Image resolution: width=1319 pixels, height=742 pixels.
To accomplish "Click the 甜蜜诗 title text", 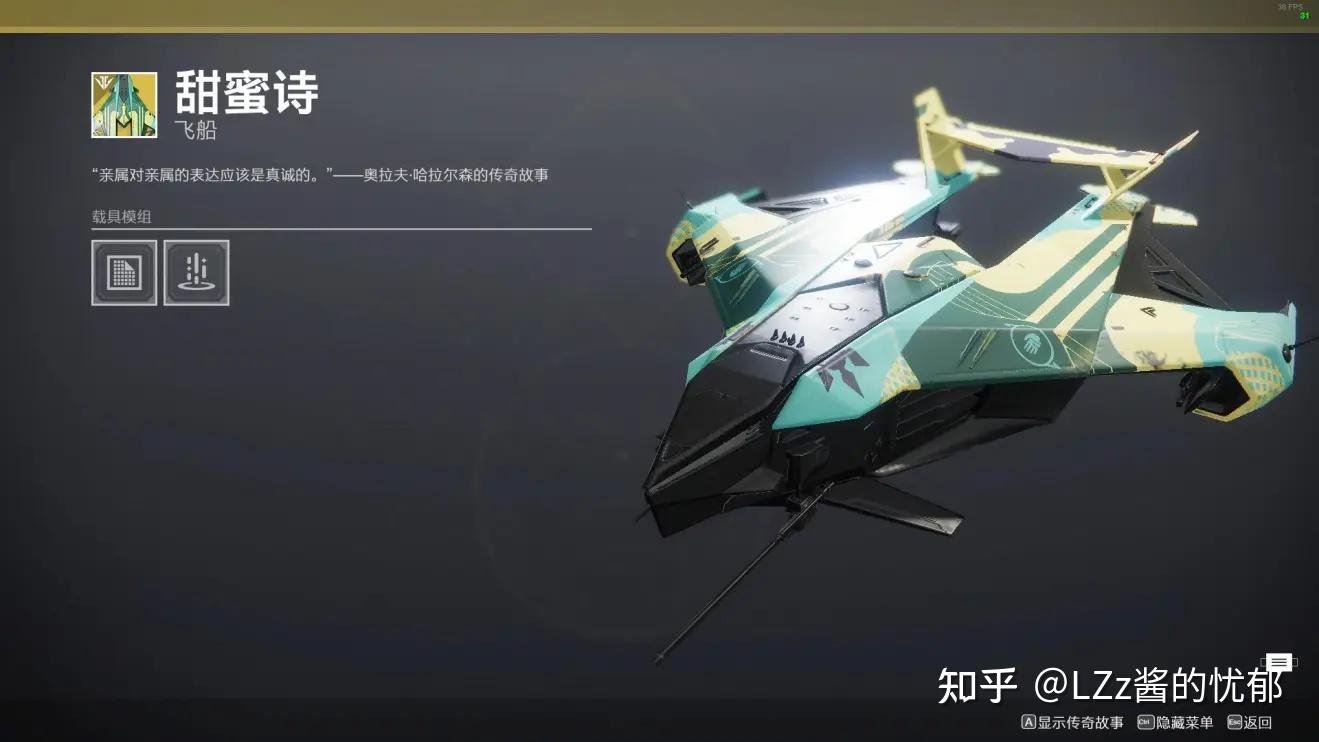I will pos(246,93).
